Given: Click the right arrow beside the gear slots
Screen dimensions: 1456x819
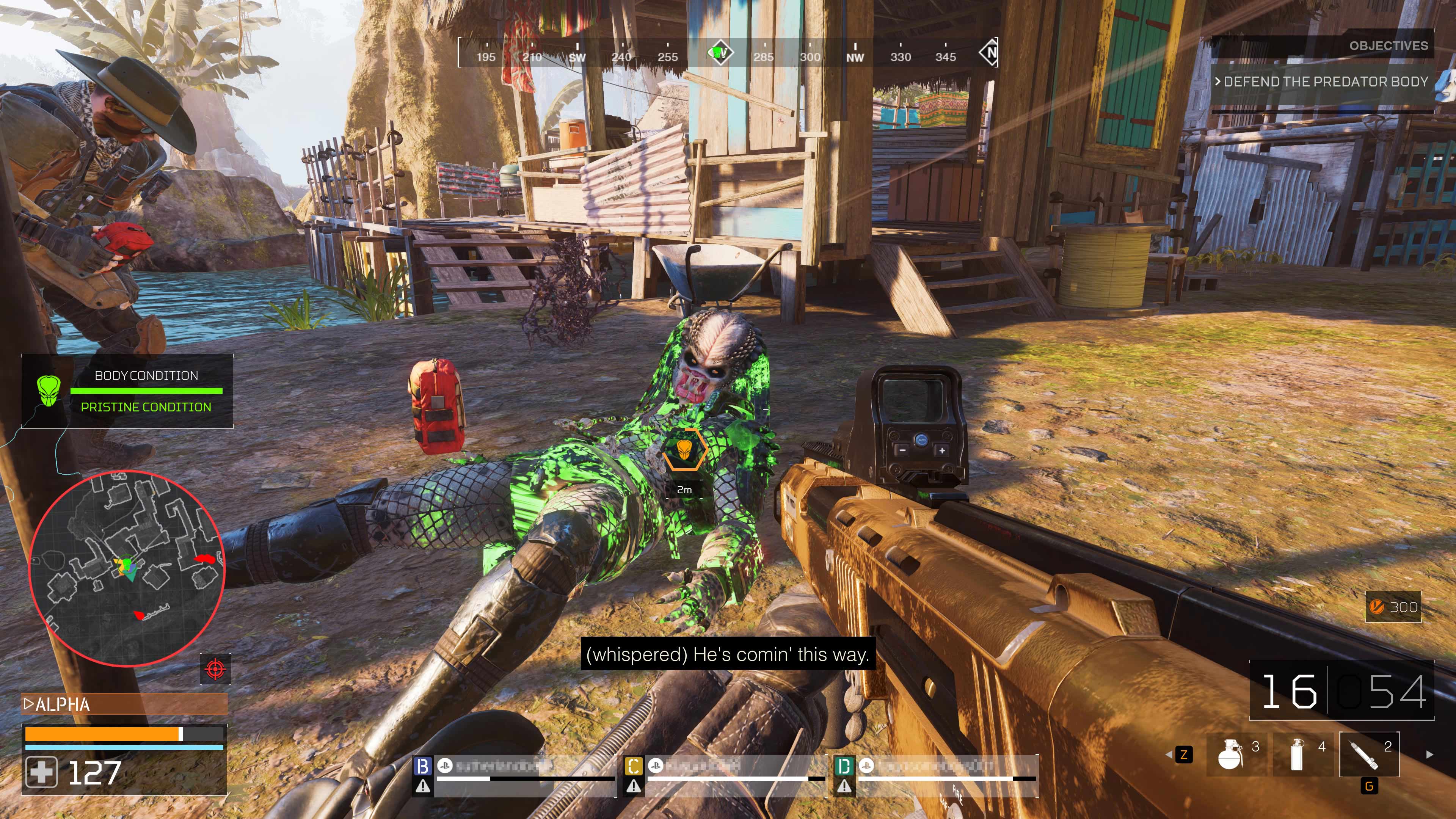Looking at the screenshot, I should pos(1429,754).
